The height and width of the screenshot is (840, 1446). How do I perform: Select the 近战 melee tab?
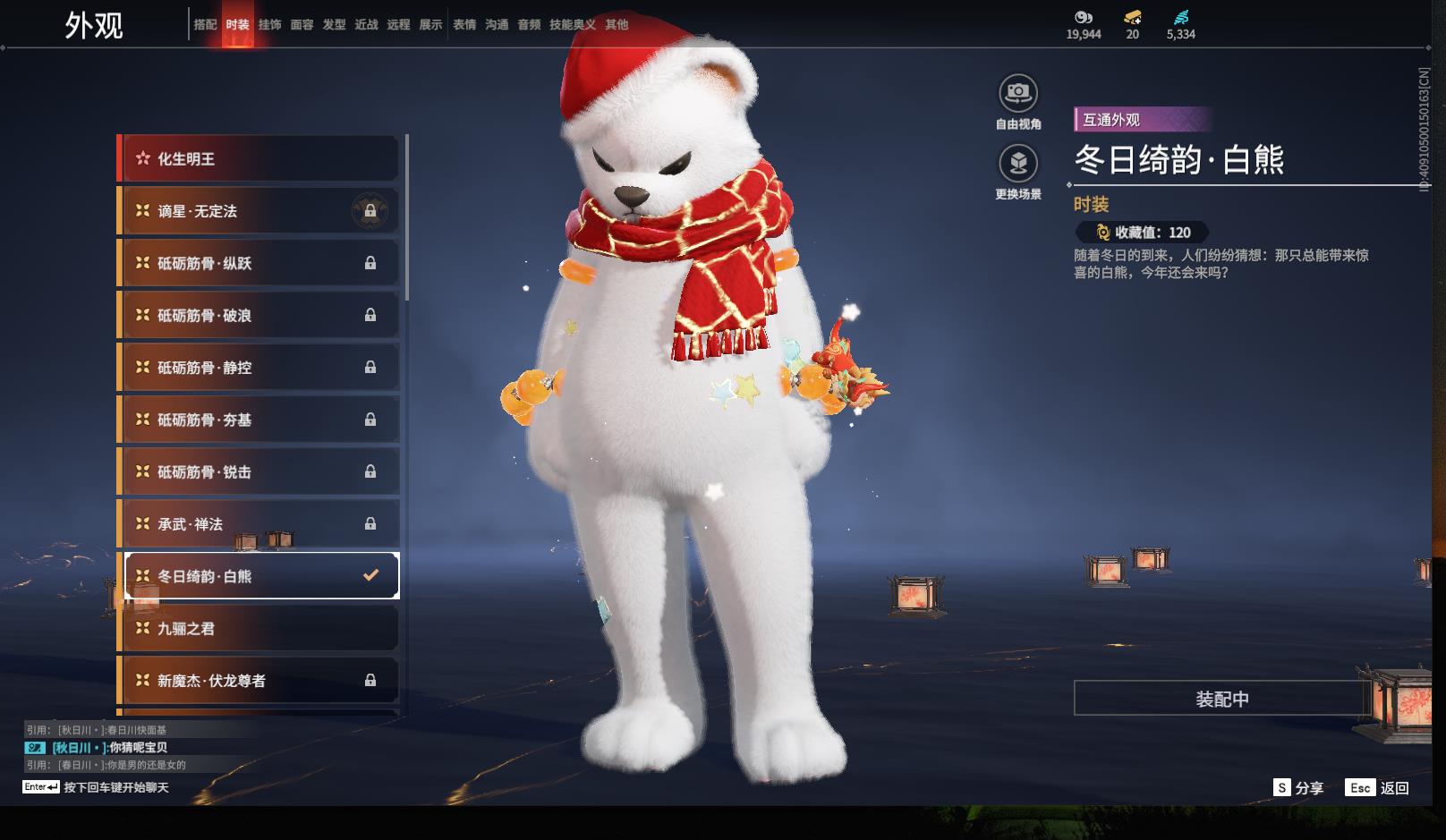(366, 25)
